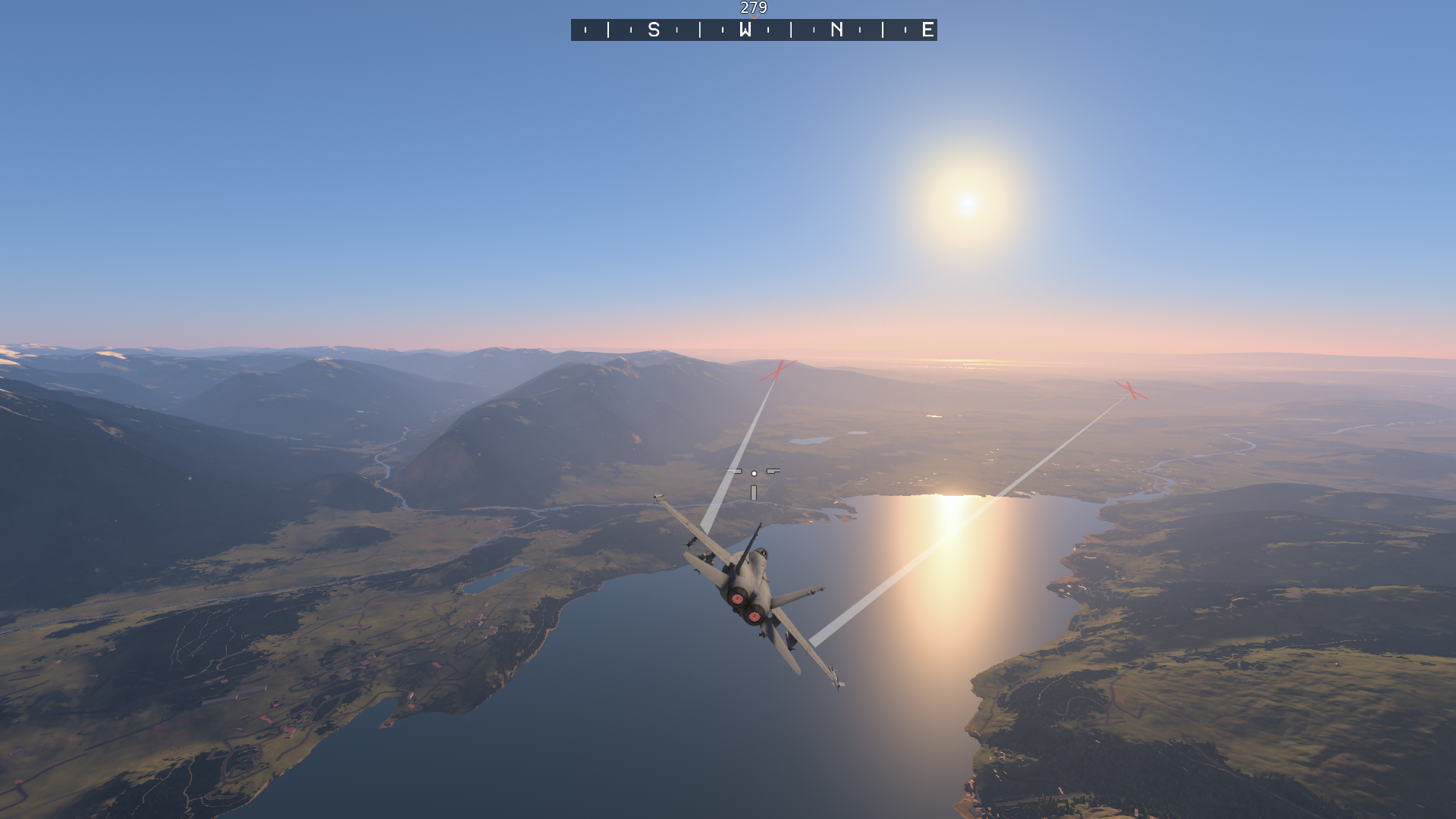Click the N letter on the compass tape

pyautogui.click(x=836, y=30)
